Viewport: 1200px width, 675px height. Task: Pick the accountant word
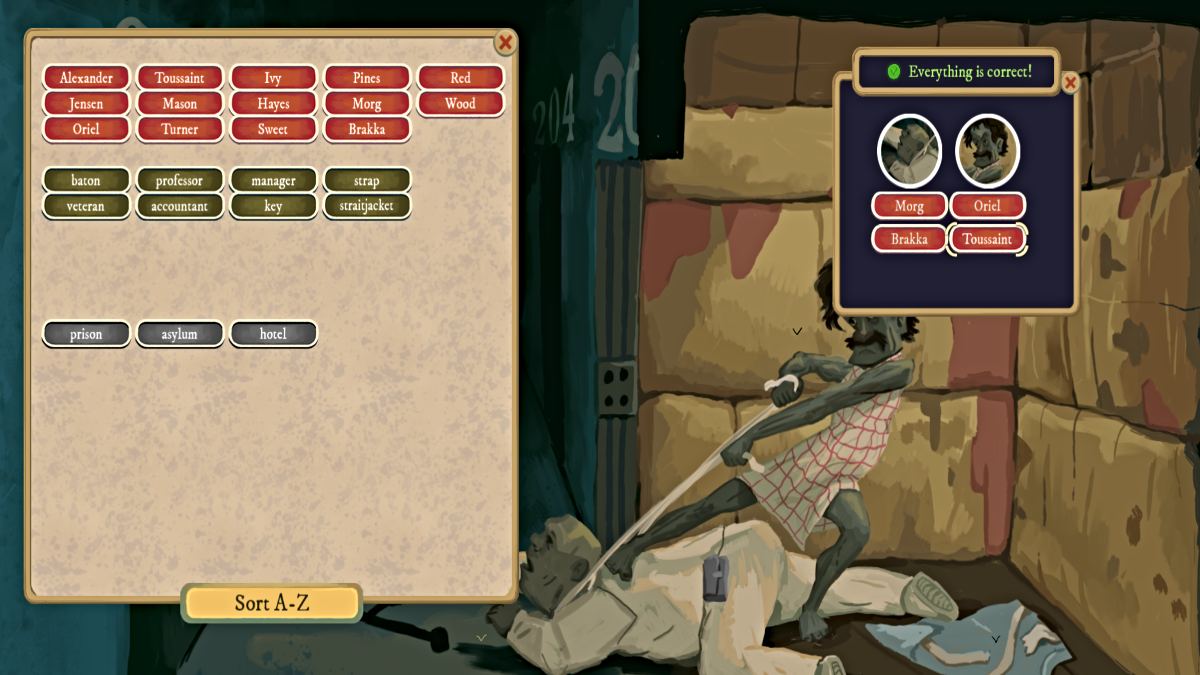(180, 206)
